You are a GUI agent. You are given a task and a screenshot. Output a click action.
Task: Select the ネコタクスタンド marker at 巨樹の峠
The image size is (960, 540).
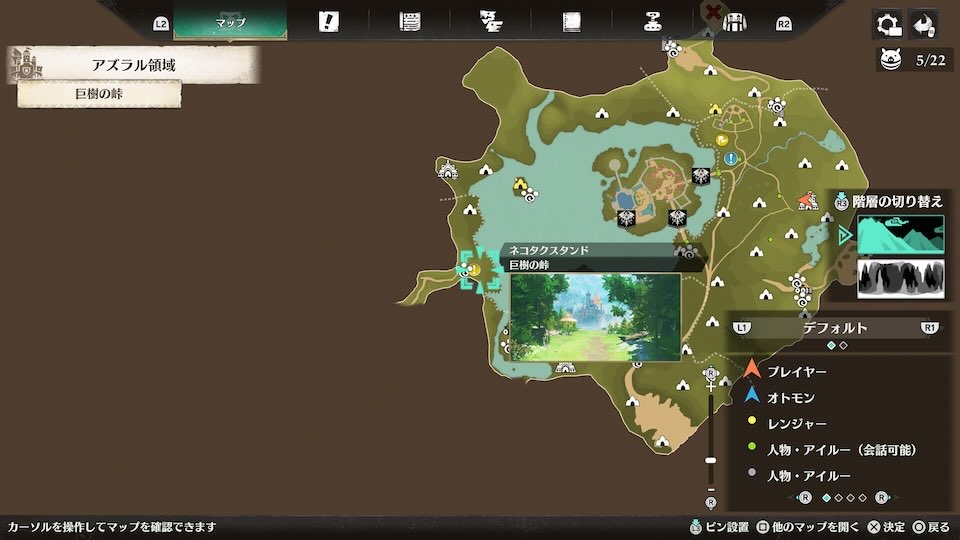click(x=474, y=269)
